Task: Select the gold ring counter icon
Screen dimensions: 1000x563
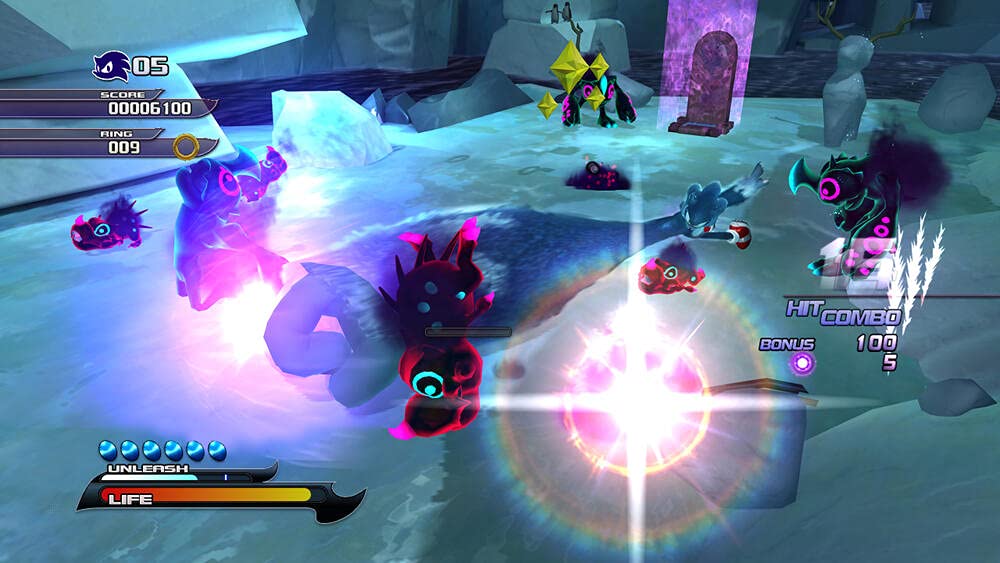Action: (186, 147)
